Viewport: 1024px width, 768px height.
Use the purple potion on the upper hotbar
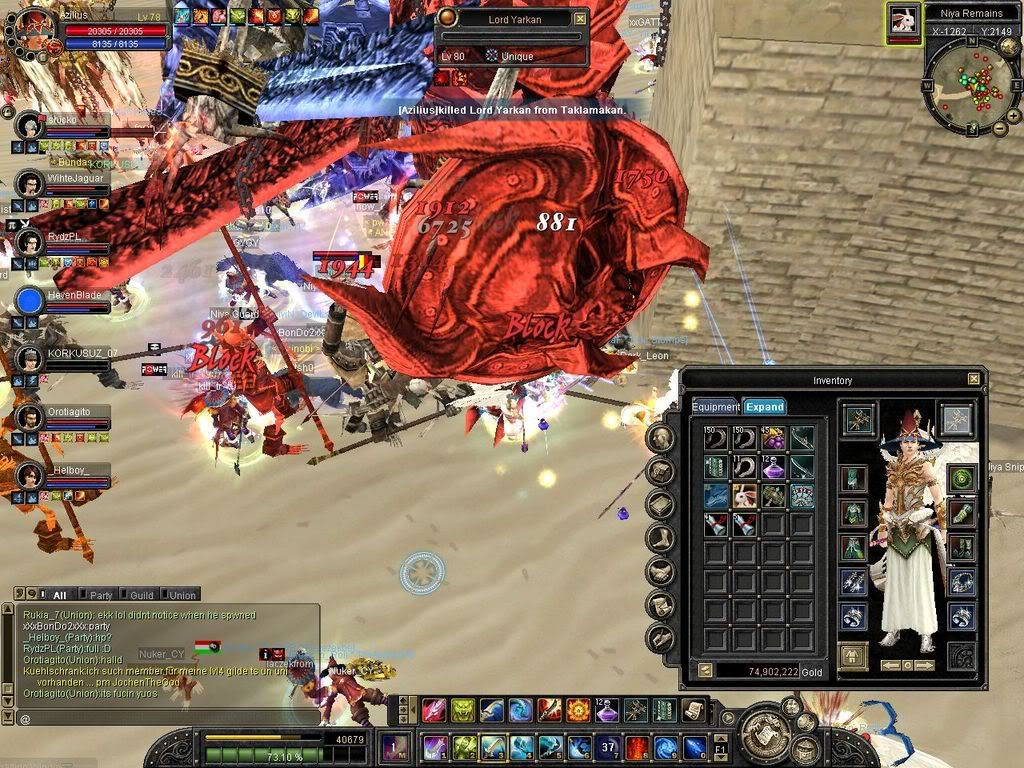point(607,711)
